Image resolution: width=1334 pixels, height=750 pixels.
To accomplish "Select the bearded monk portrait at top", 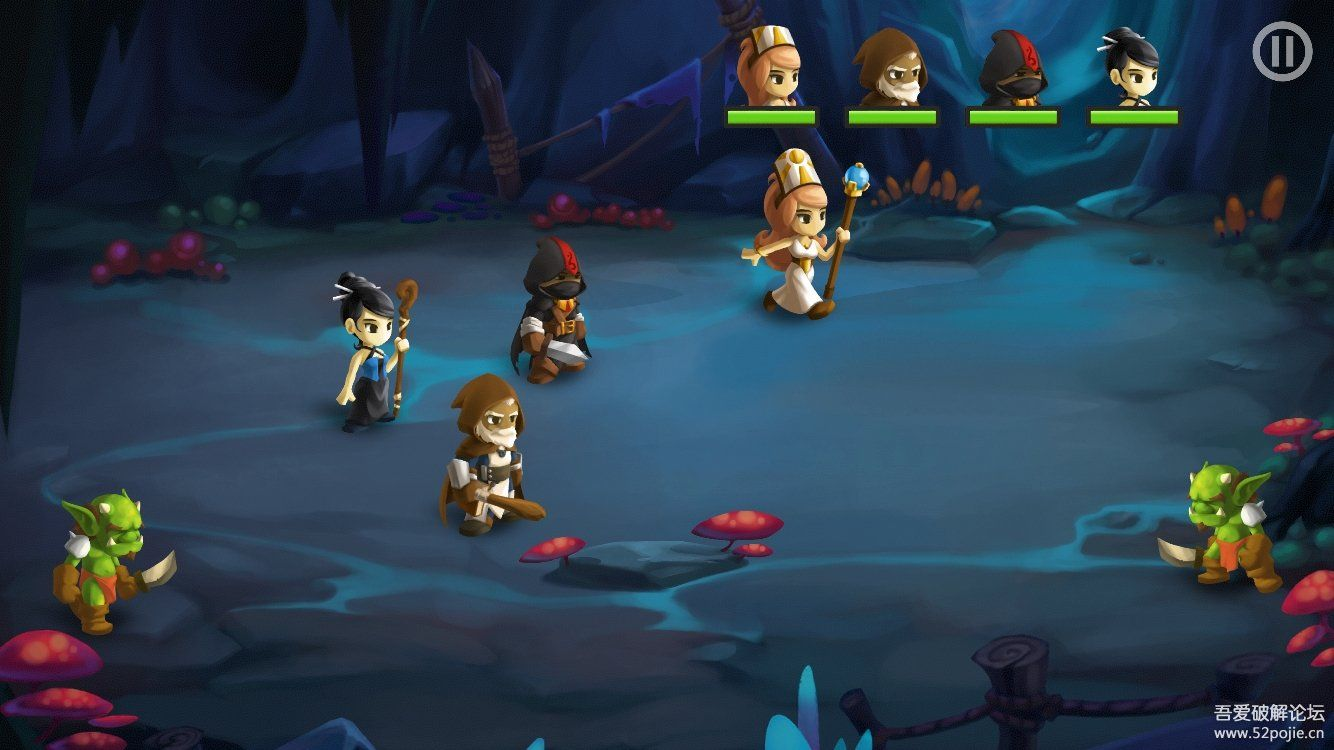I will (890, 65).
